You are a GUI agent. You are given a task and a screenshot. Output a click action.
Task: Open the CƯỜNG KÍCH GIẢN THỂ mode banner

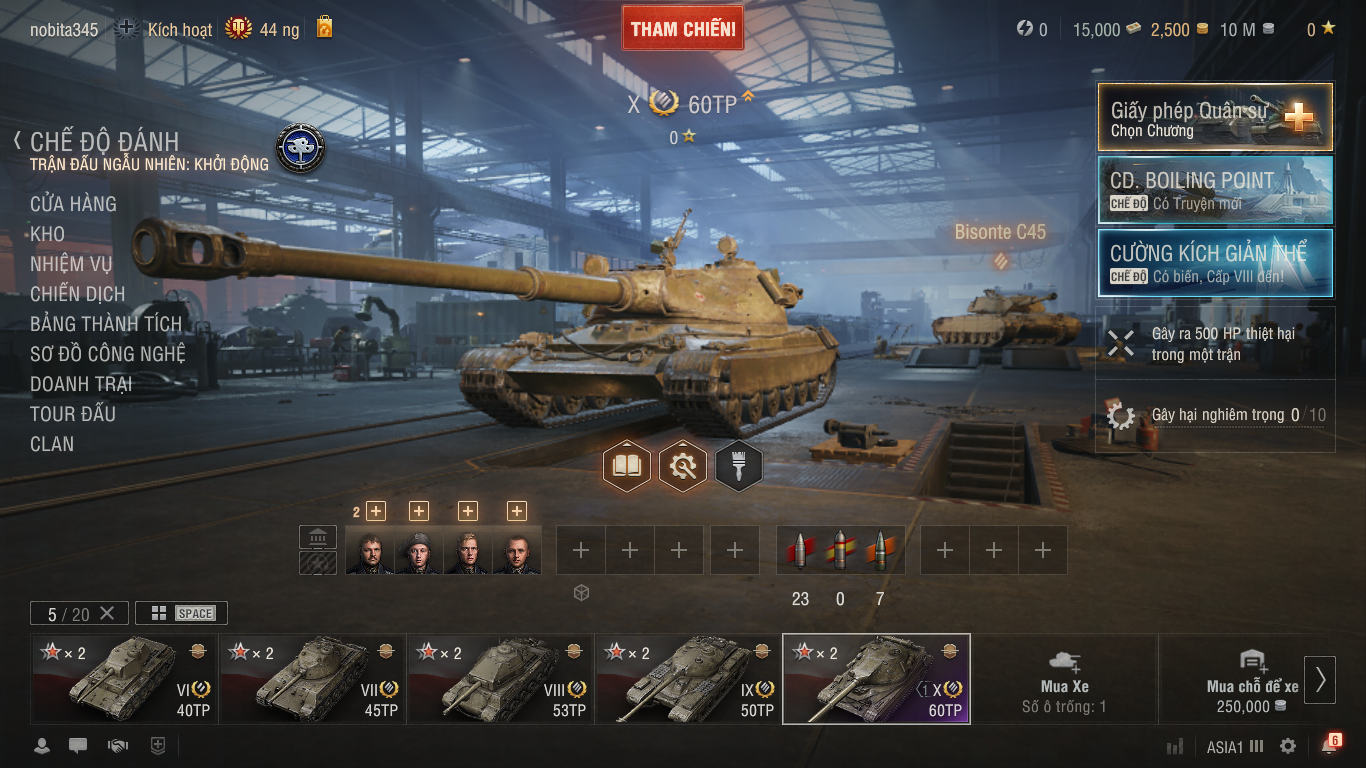tap(1215, 263)
